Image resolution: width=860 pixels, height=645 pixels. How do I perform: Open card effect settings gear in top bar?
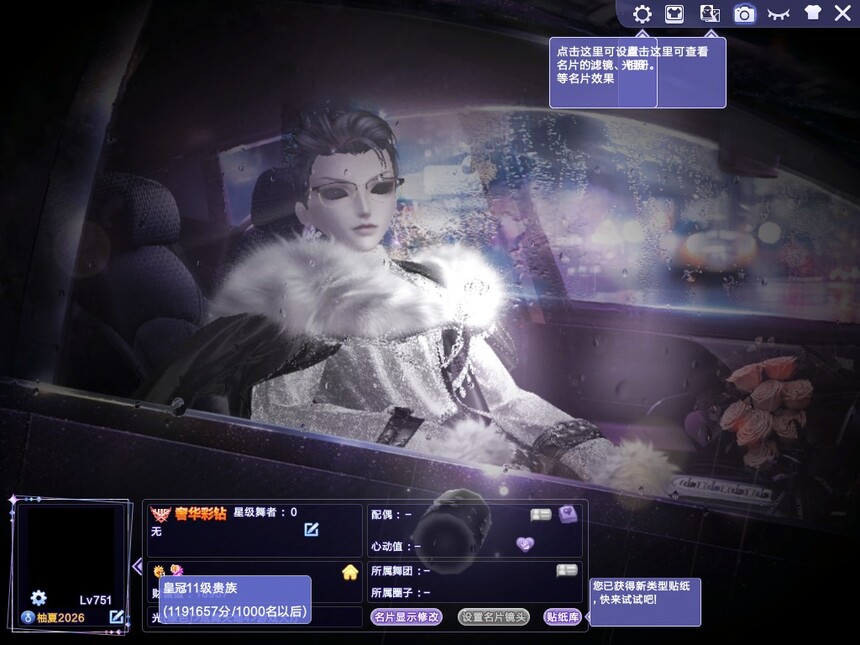tap(642, 14)
